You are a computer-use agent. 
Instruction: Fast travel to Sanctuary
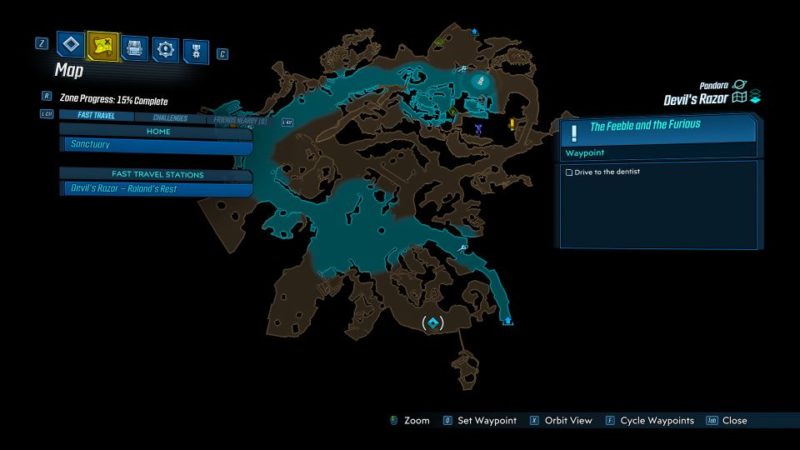pyautogui.click(x=155, y=145)
